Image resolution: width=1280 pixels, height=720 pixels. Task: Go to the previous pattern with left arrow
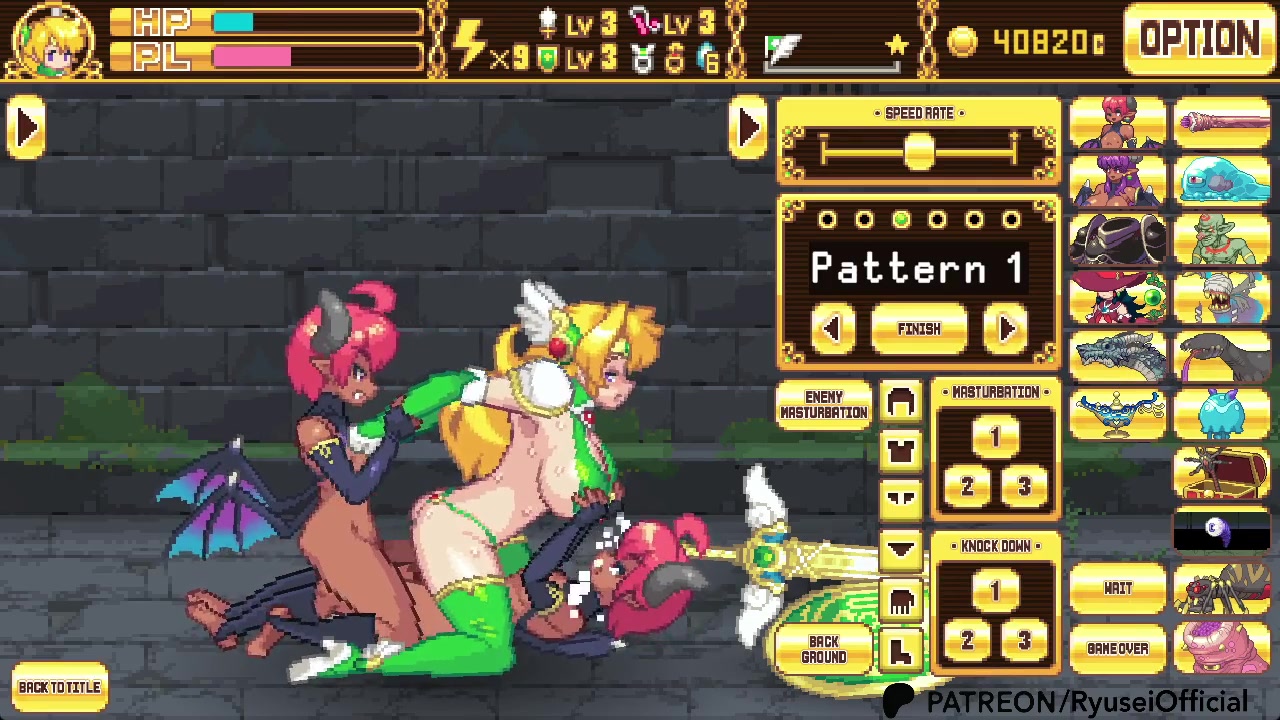coord(833,329)
